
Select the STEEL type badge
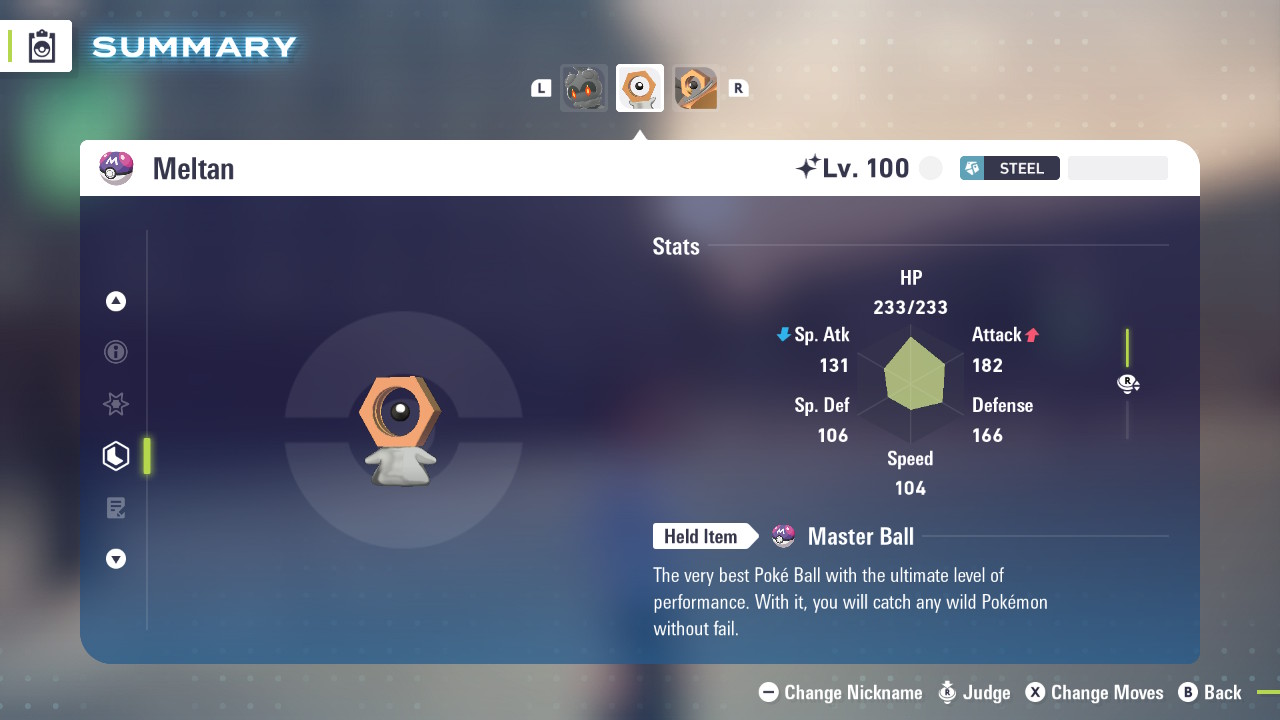(x=1009, y=168)
